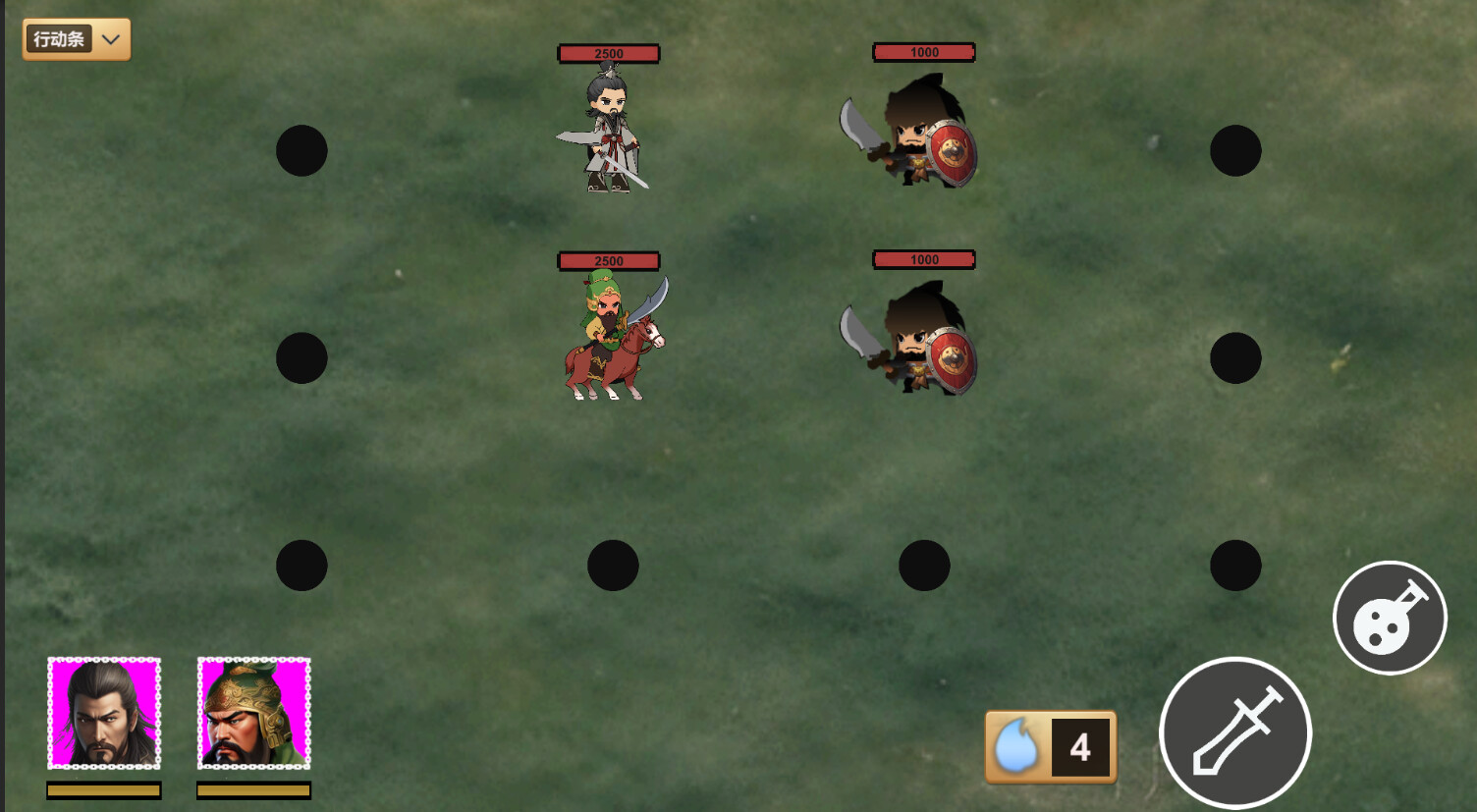Click the 2500 health bar above Guan Yu
The image size is (1477, 812).
point(609,259)
